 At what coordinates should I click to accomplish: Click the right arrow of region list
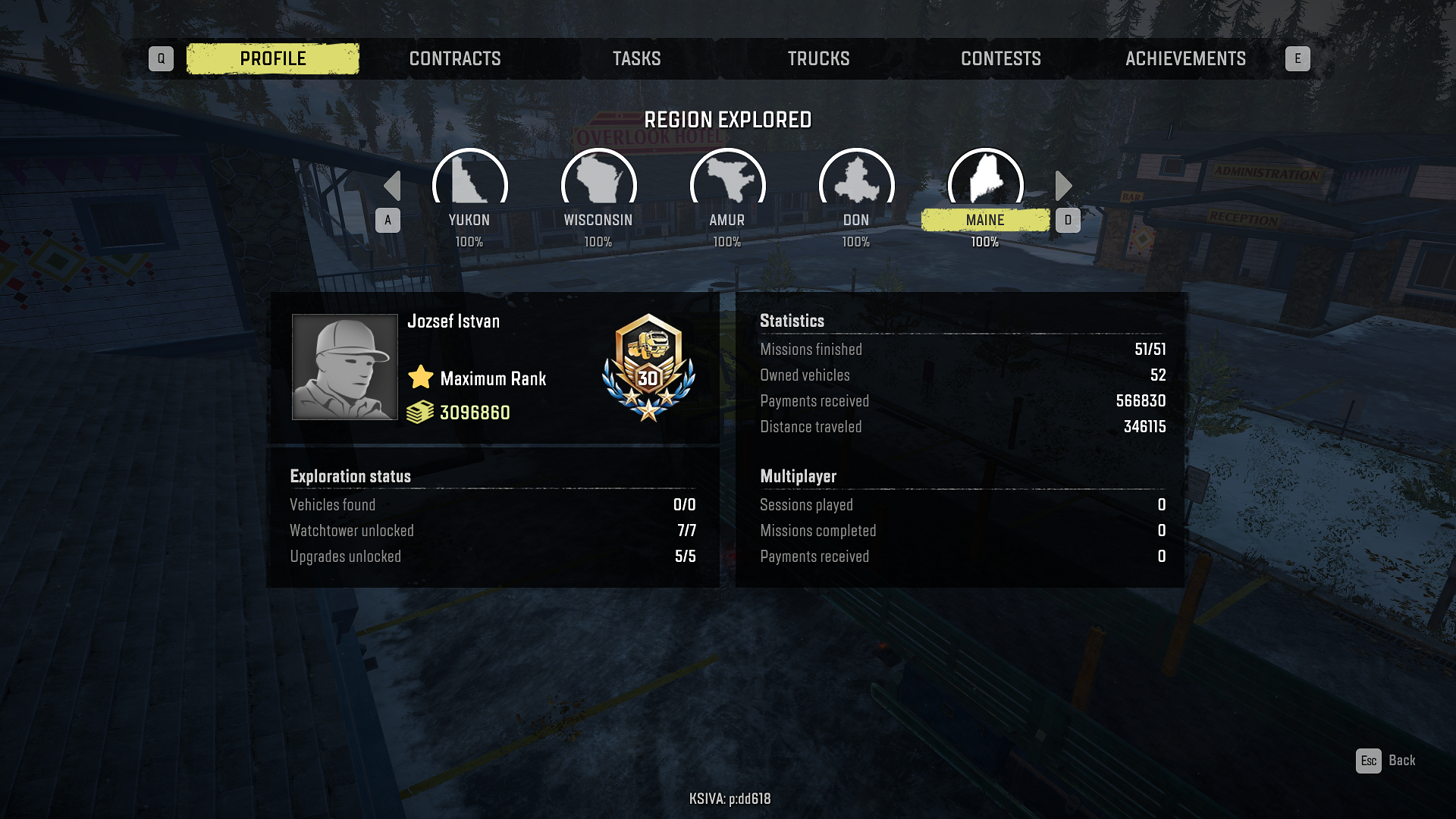[1063, 186]
